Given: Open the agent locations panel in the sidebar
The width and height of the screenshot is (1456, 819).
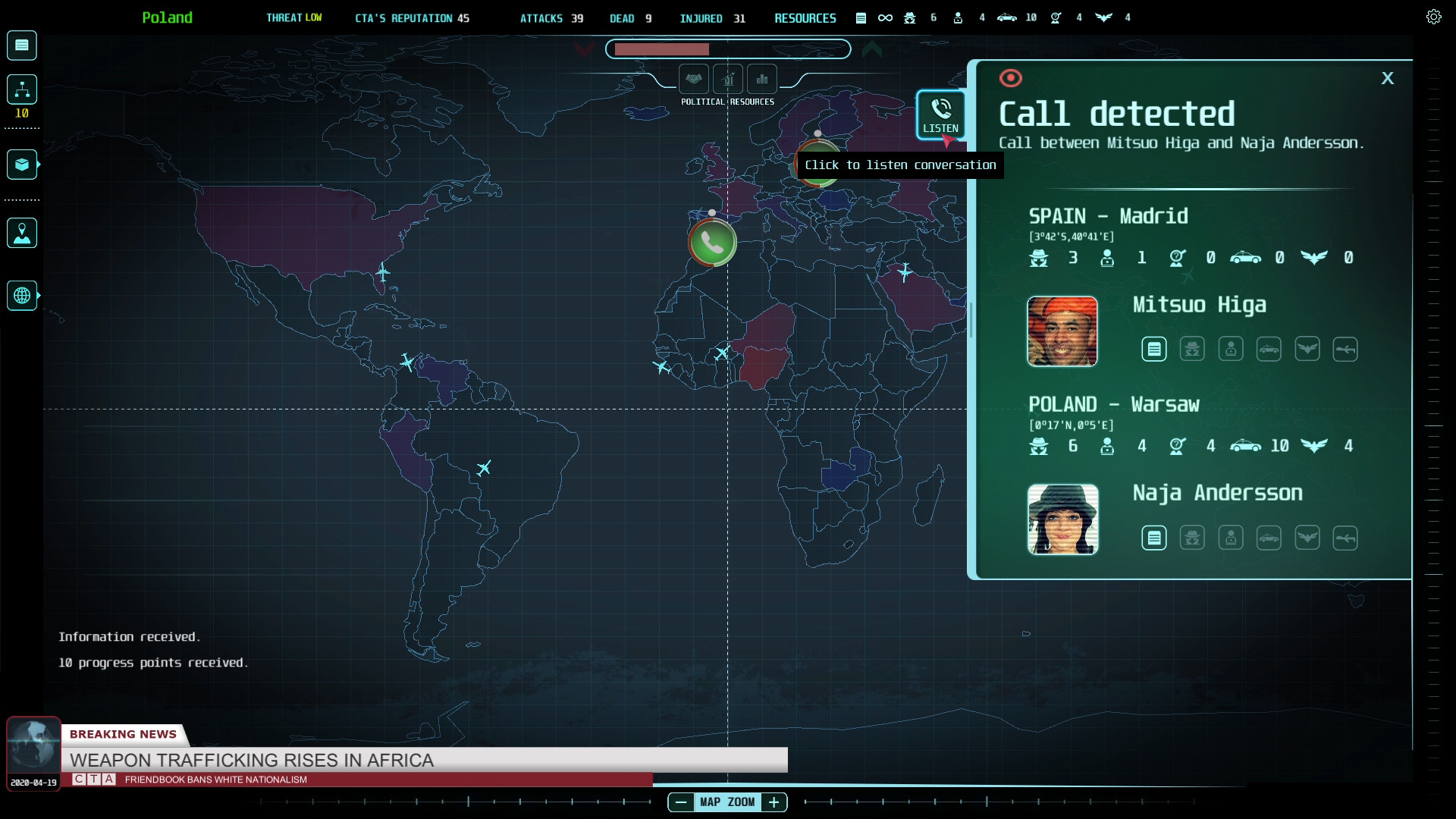Looking at the screenshot, I should tap(21, 233).
